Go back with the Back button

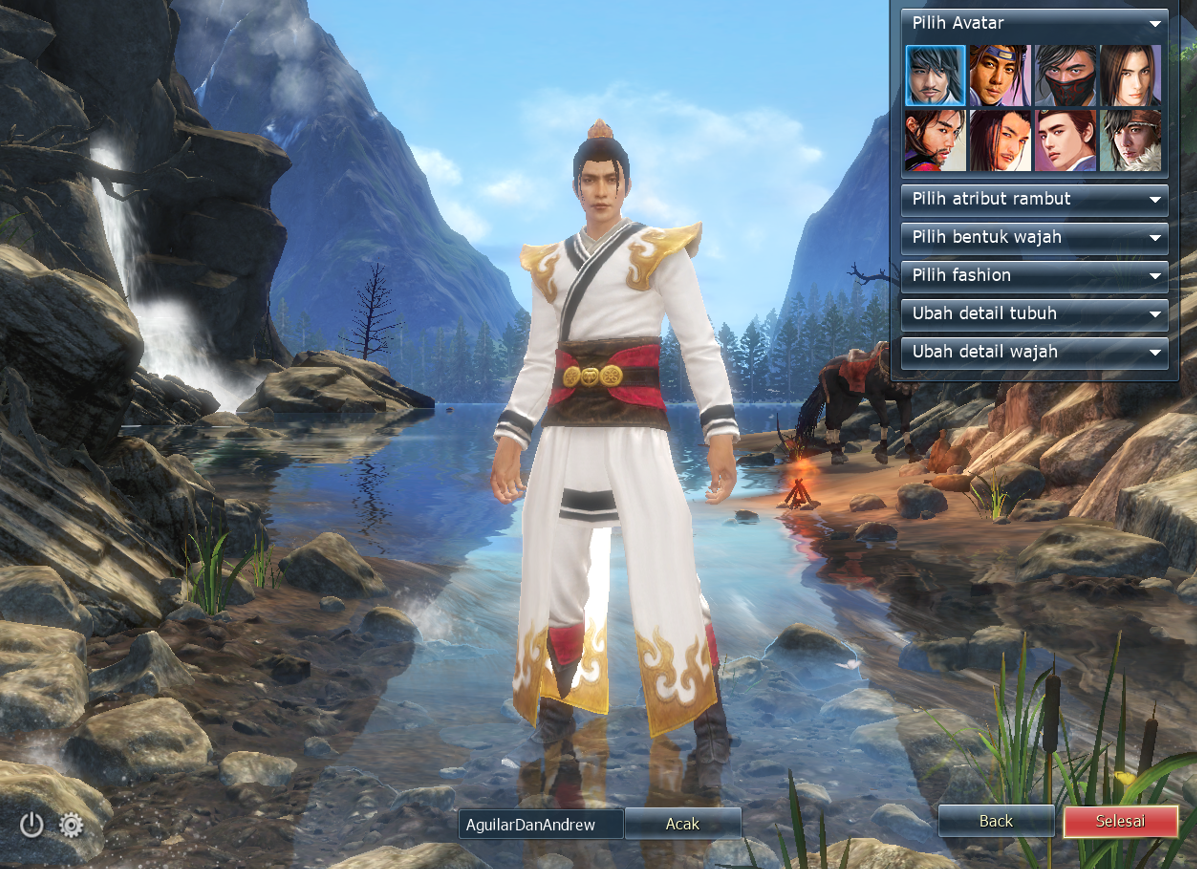996,821
